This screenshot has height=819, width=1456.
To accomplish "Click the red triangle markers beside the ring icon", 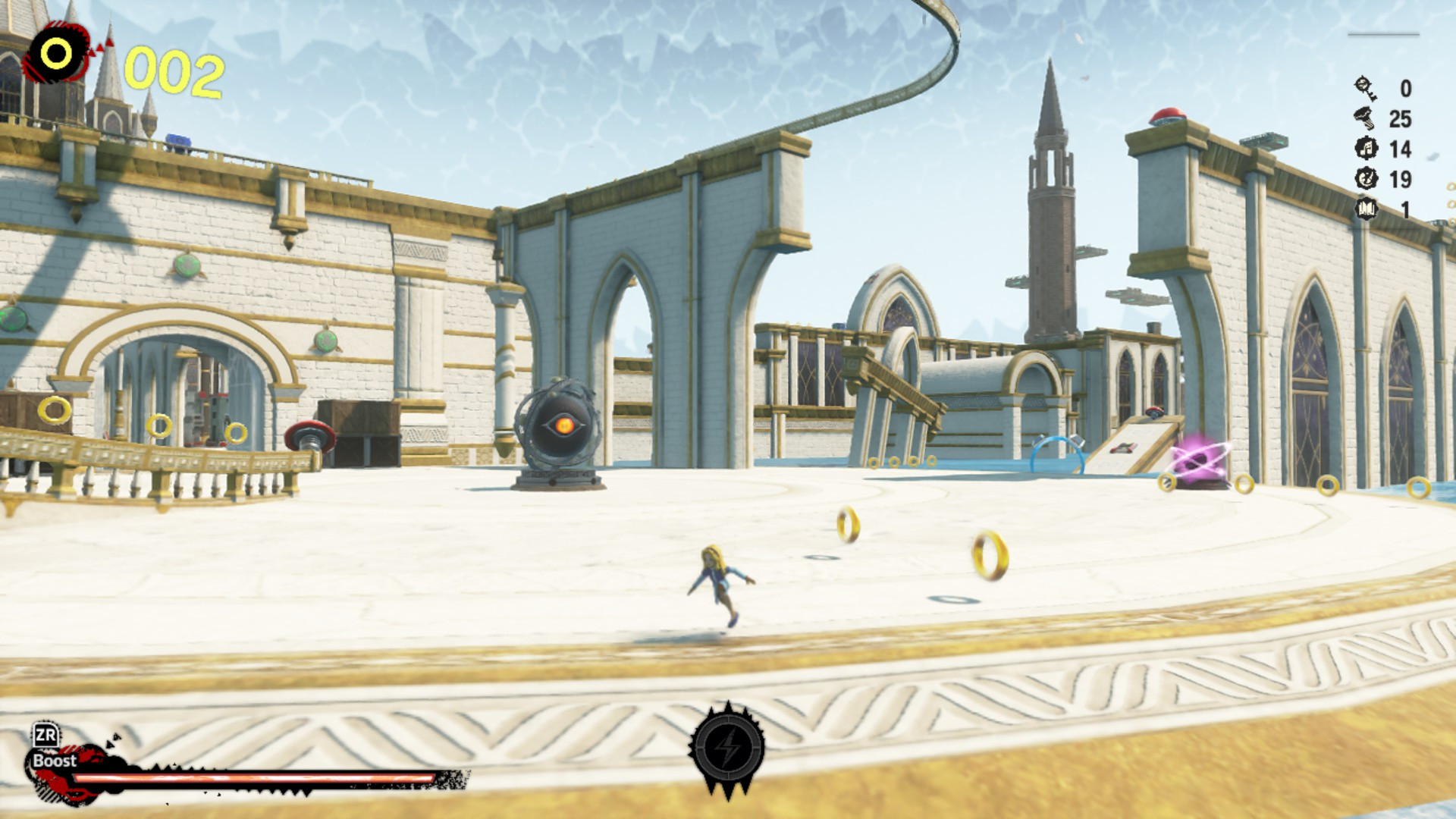I will pos(102,47).
